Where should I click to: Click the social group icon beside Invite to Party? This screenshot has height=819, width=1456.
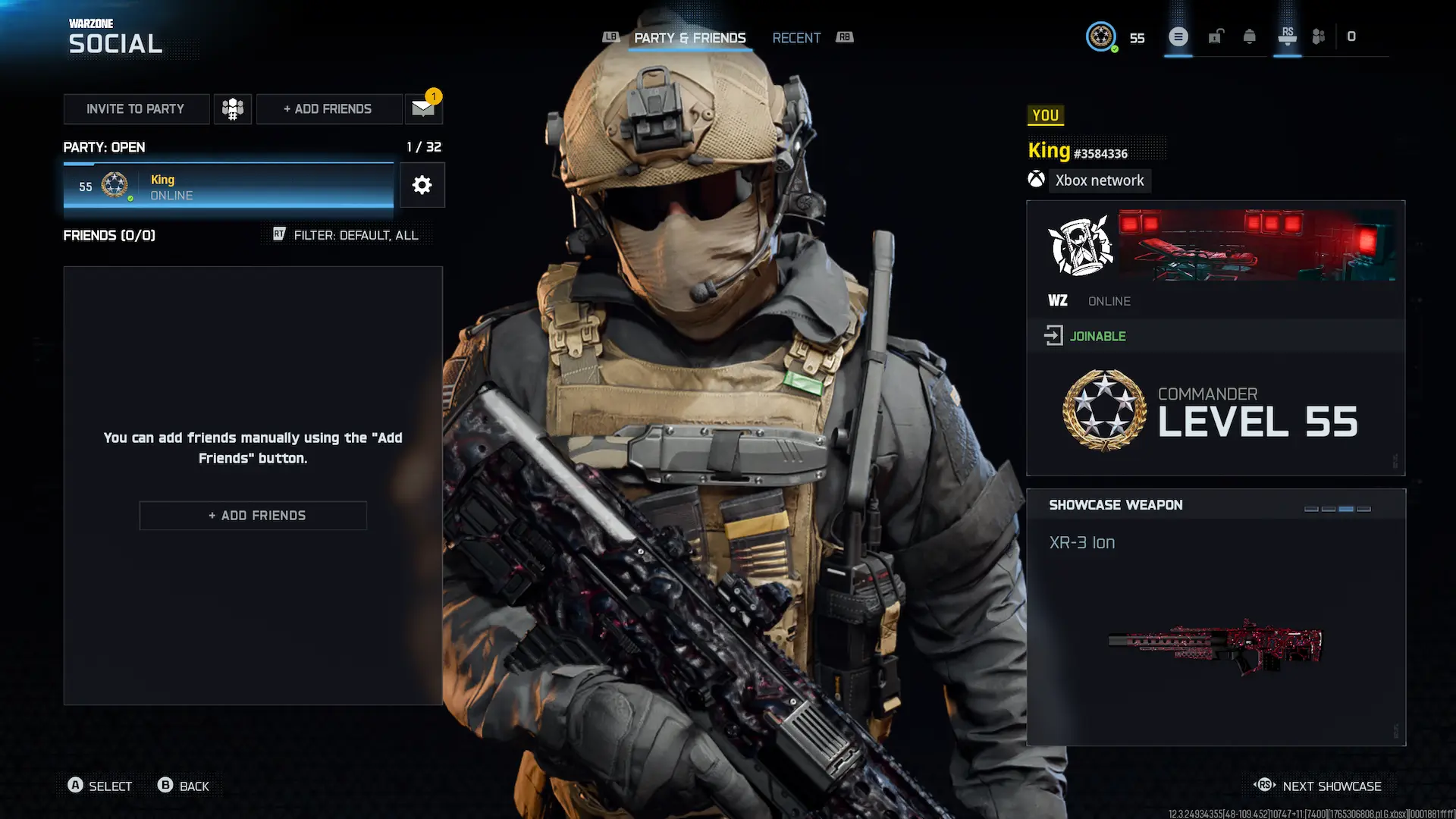[232, 108]
